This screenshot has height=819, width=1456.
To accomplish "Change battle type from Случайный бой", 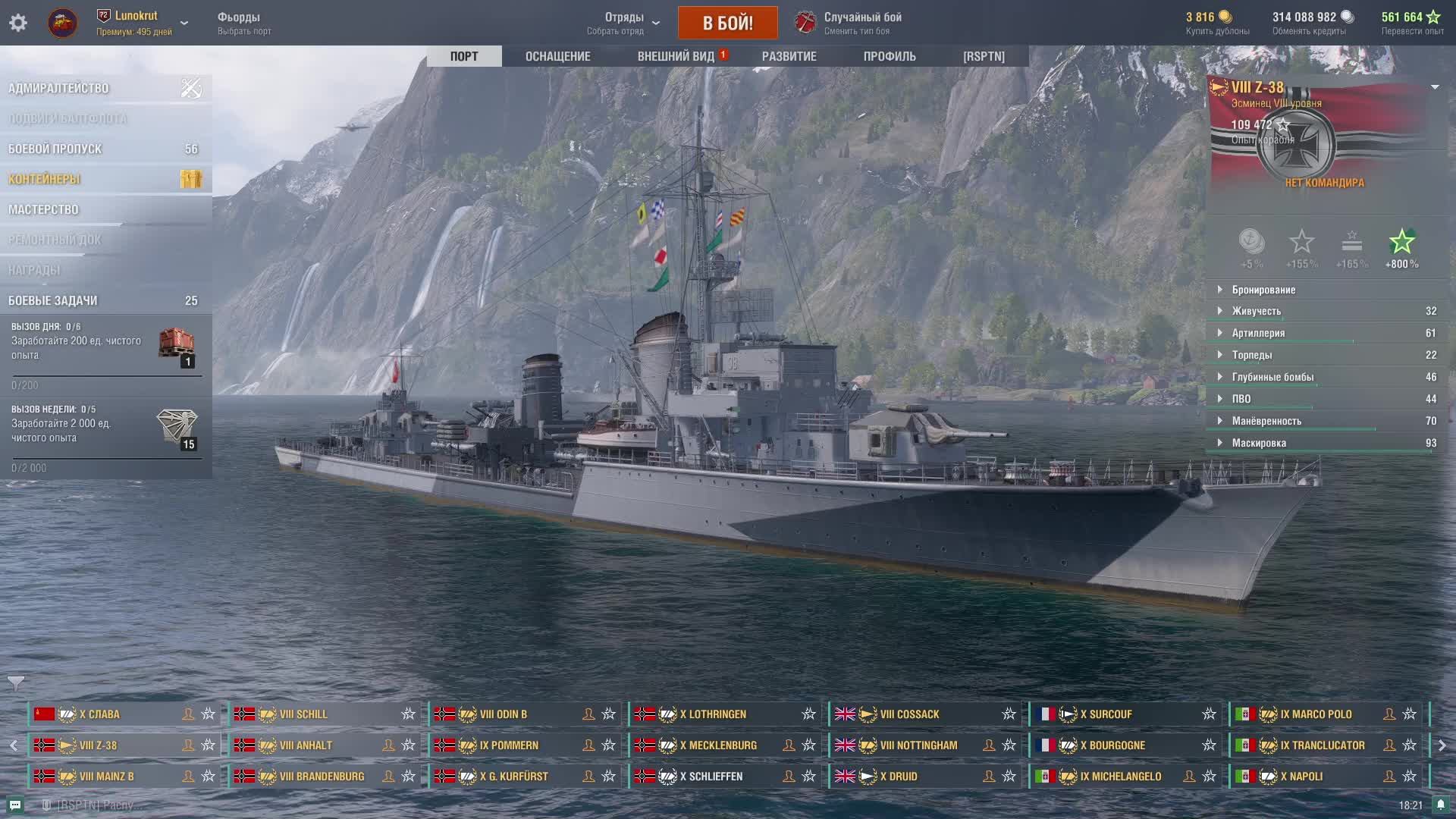I will [x=861, y=23].
